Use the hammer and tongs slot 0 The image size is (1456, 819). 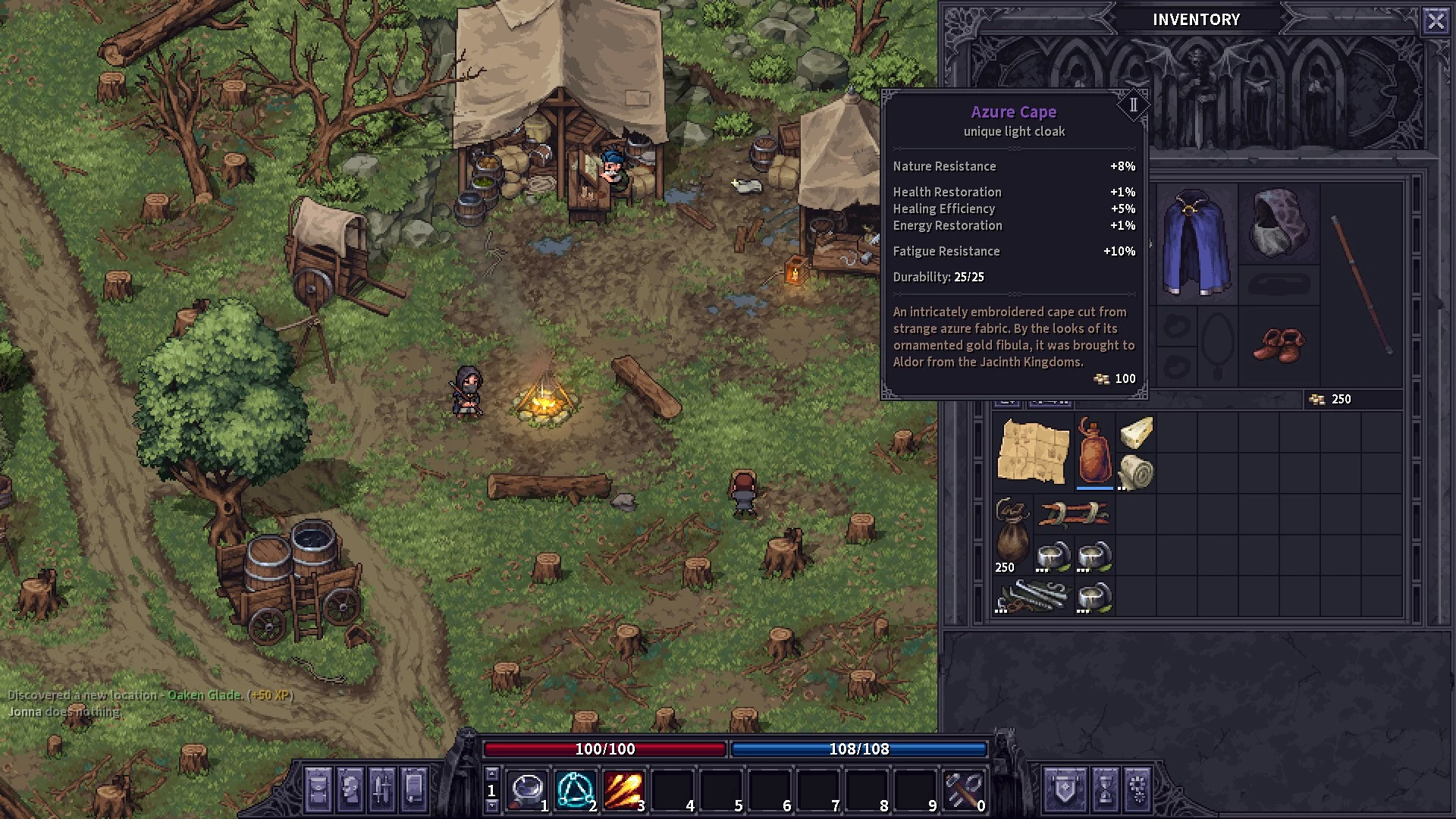(964, 790)
